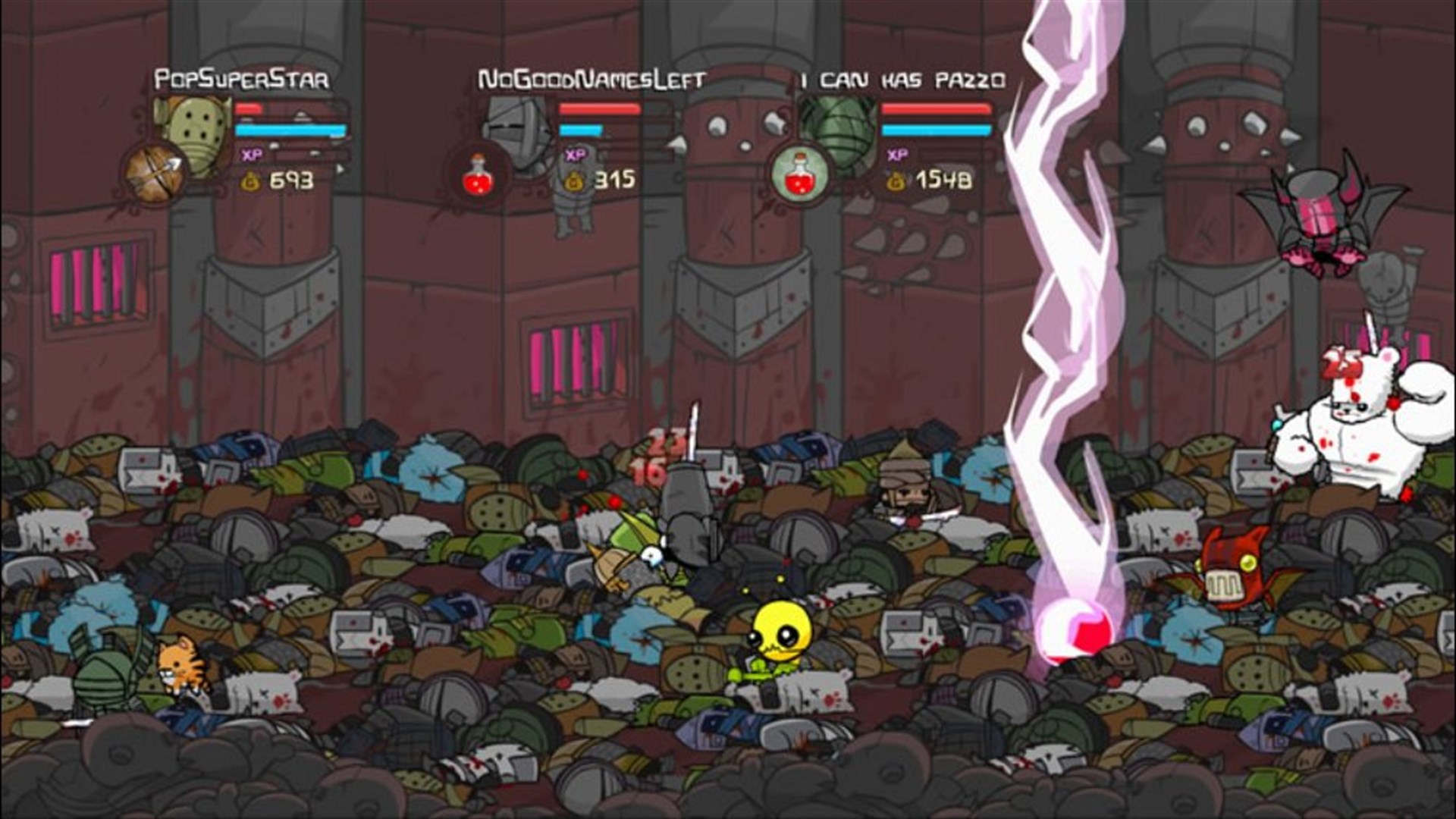Click the gold count 1548 for I CAN KAS PAZZO
The width and height of the screenshot is (1456, 819).
(x=940, y=182)
